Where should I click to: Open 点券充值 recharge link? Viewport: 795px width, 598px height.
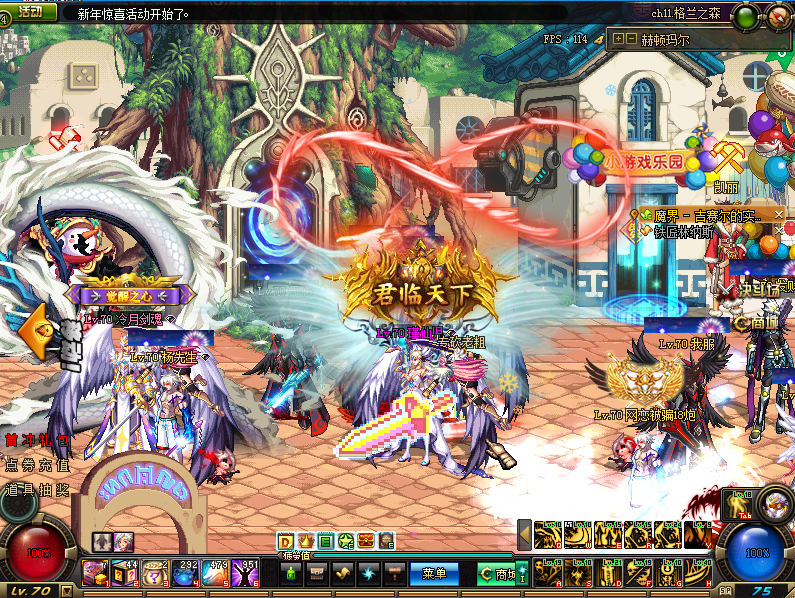tap(38, 464)
